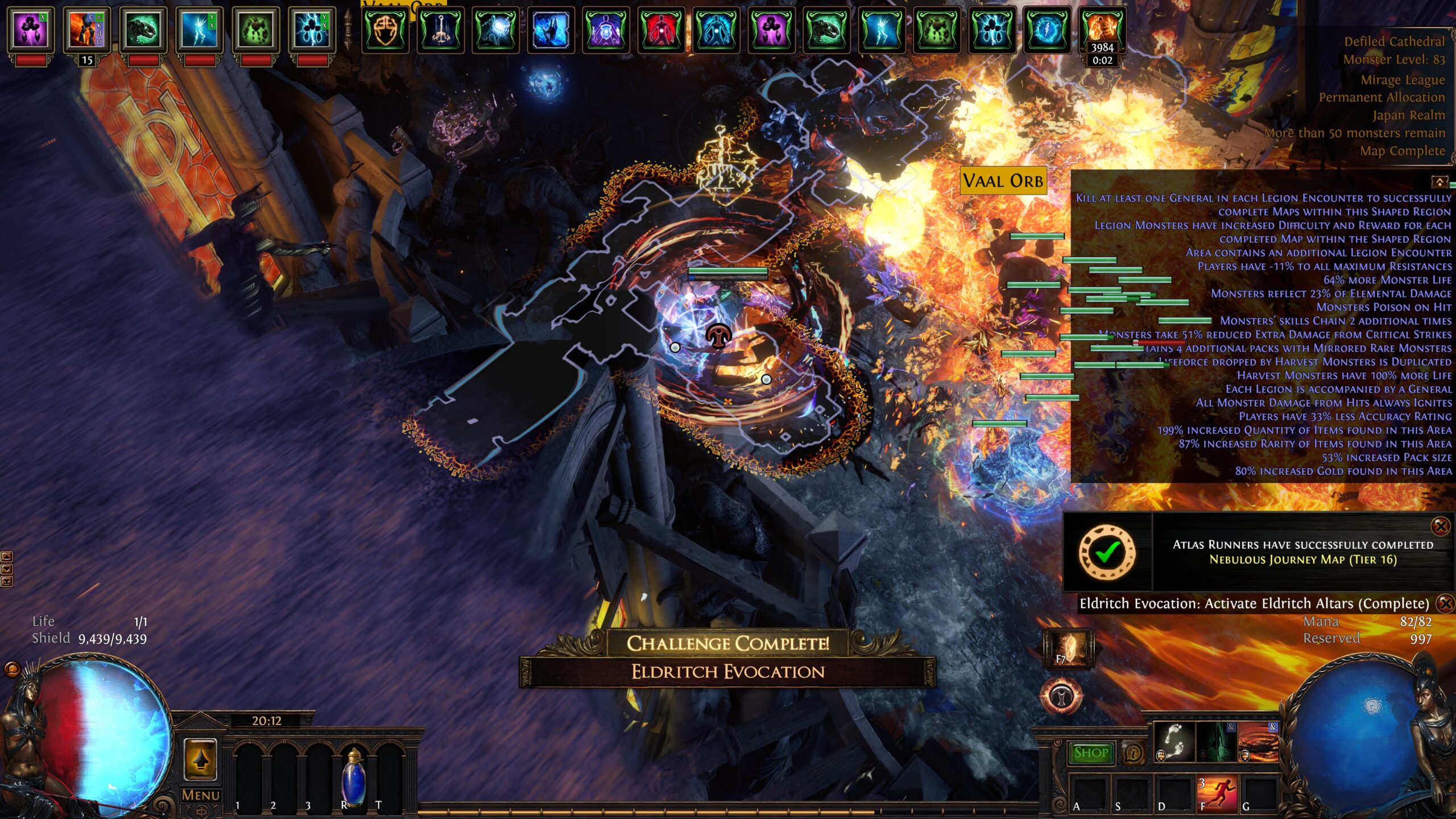The image size is (1456, 819).
Task: Click the orange info speech-bubble icon
Action: [1133, 753]
